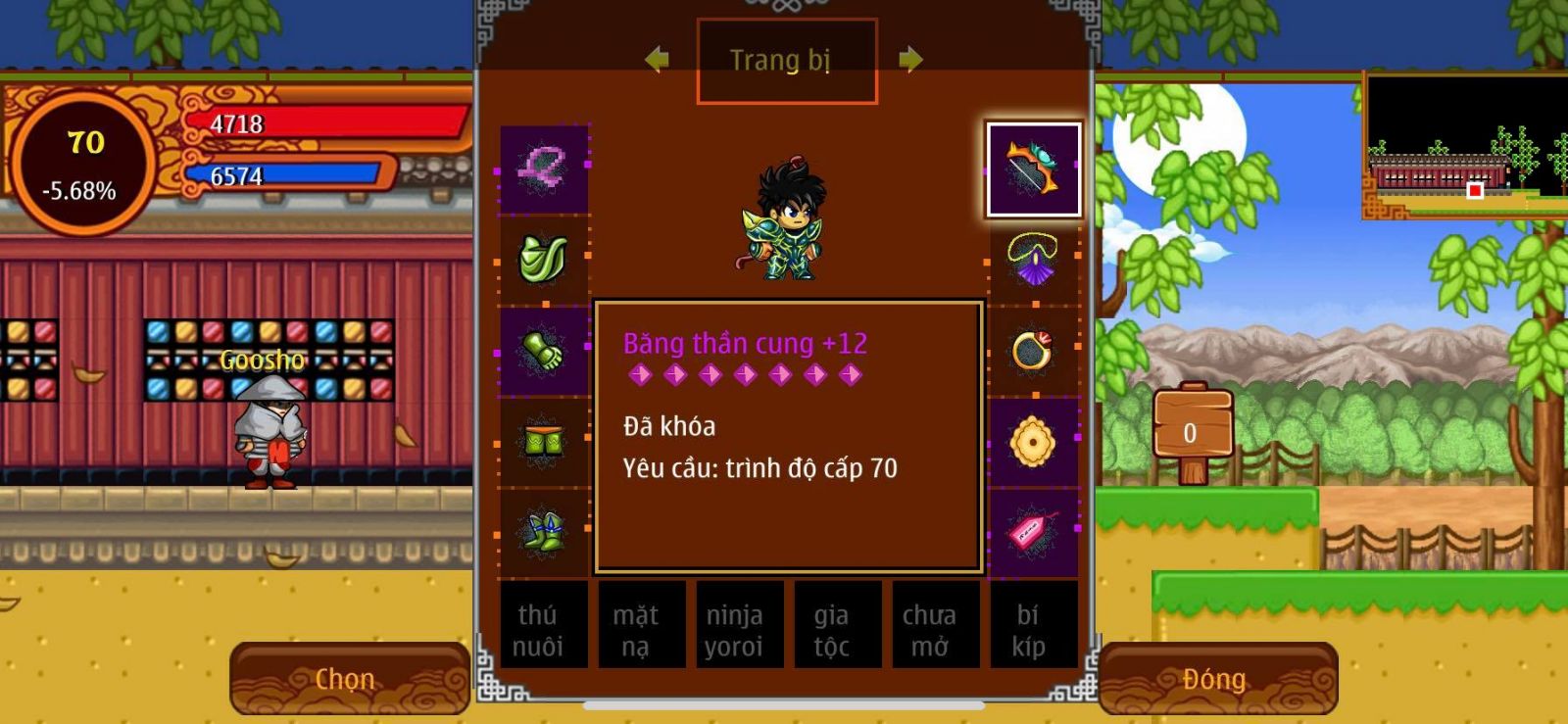Pick the golden jade pendant slot

coord(1033,443)
